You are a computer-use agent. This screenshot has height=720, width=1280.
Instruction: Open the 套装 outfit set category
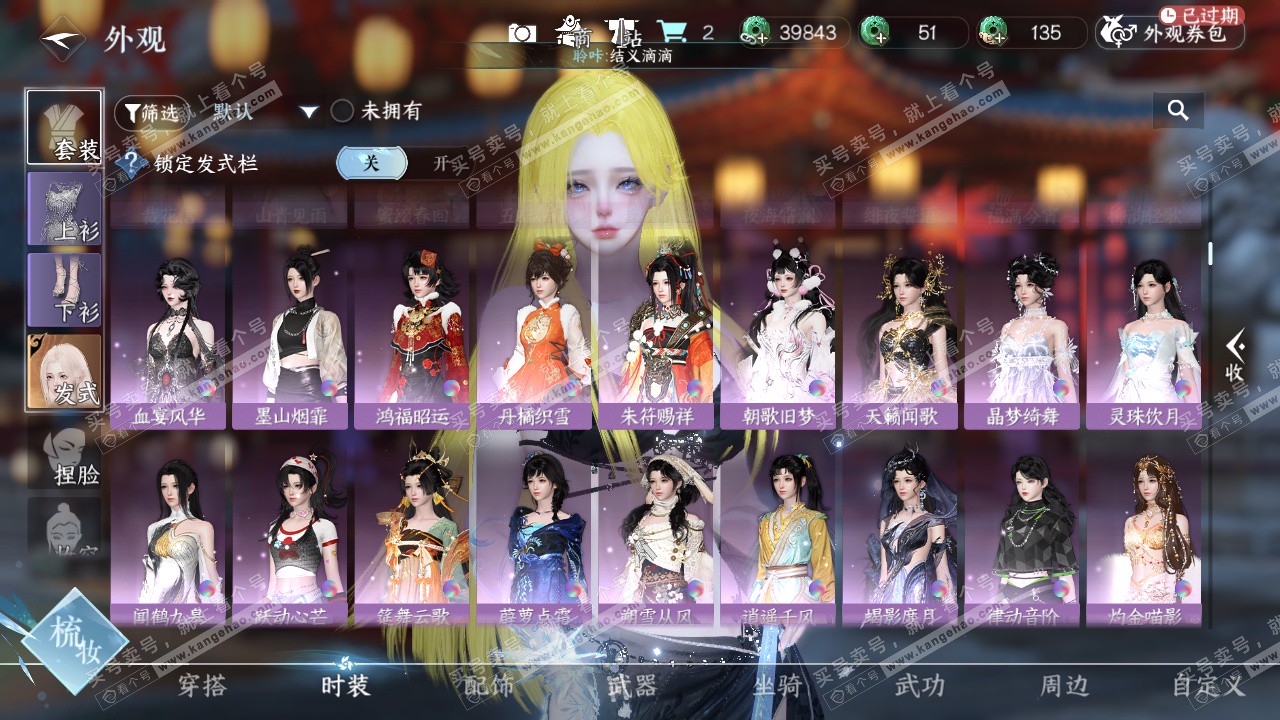coord(65,127)
